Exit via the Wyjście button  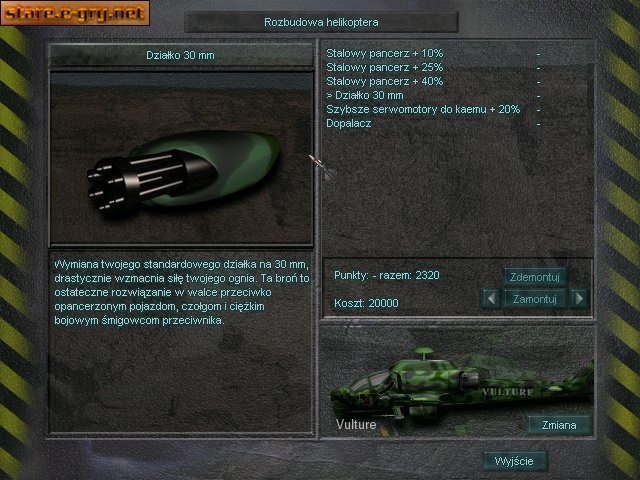coord(515,461)
